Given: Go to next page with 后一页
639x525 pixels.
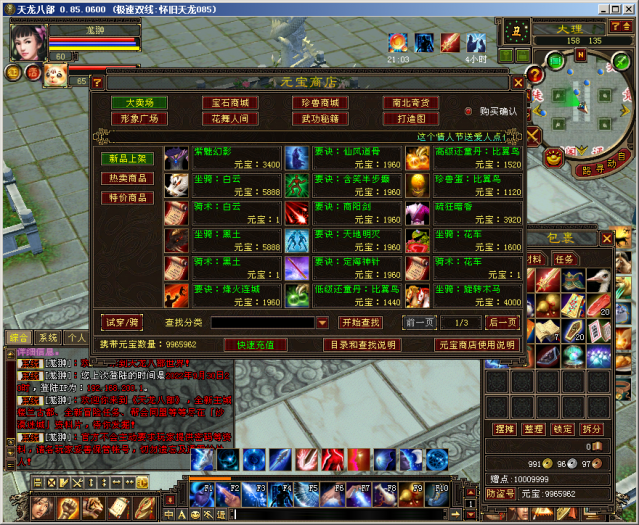Looking at the screenshot, I should click(502, 322).
